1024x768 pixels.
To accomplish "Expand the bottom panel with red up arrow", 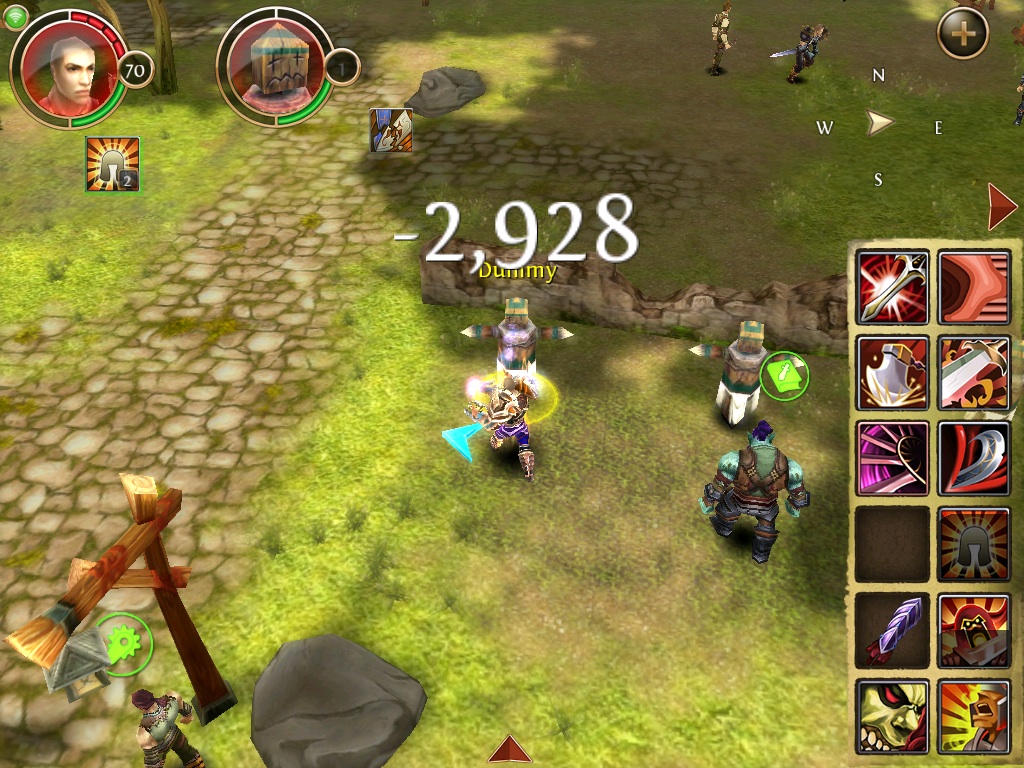I will [510, 750].
